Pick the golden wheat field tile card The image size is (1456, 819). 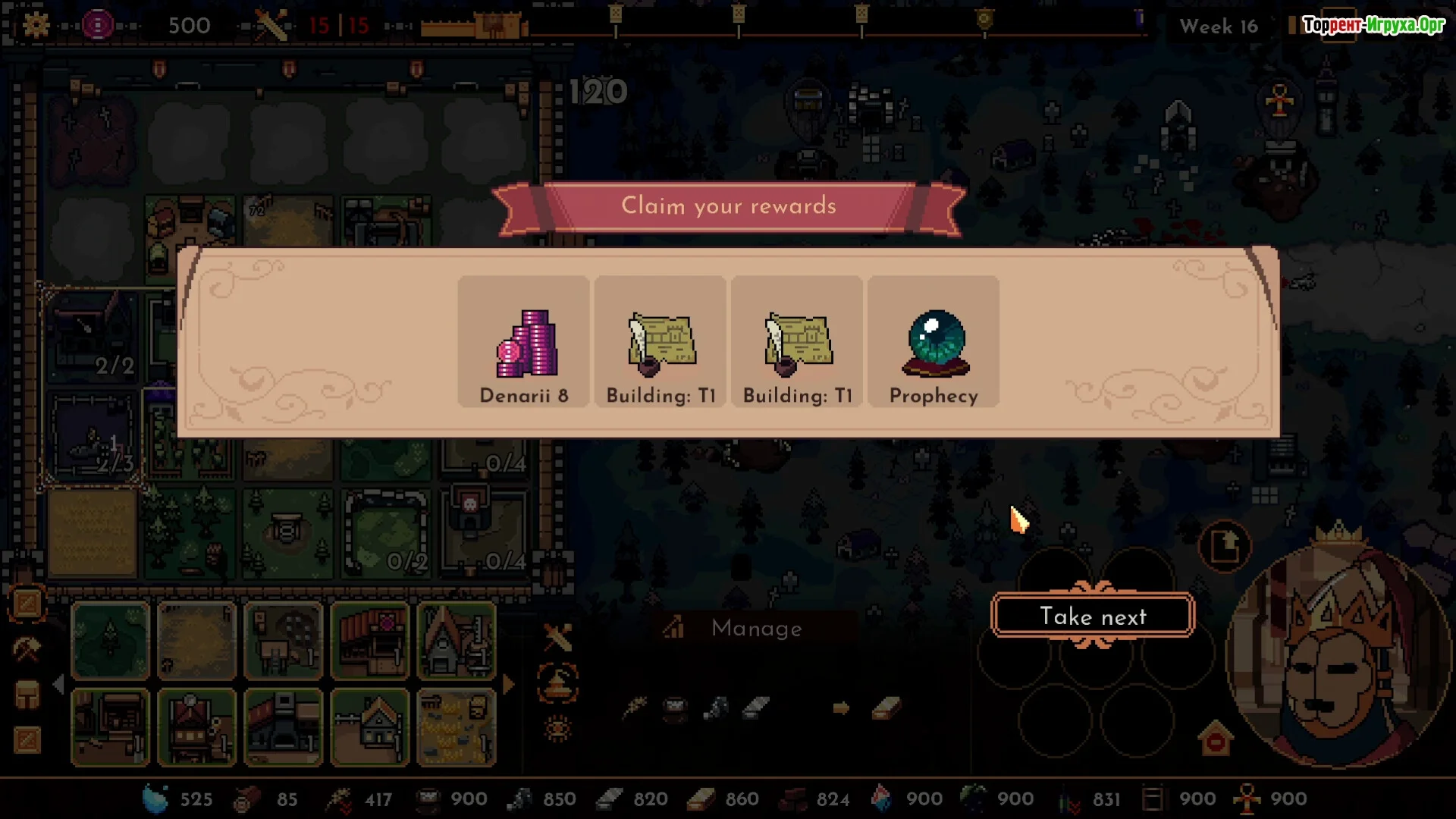(x=197, y=641)
